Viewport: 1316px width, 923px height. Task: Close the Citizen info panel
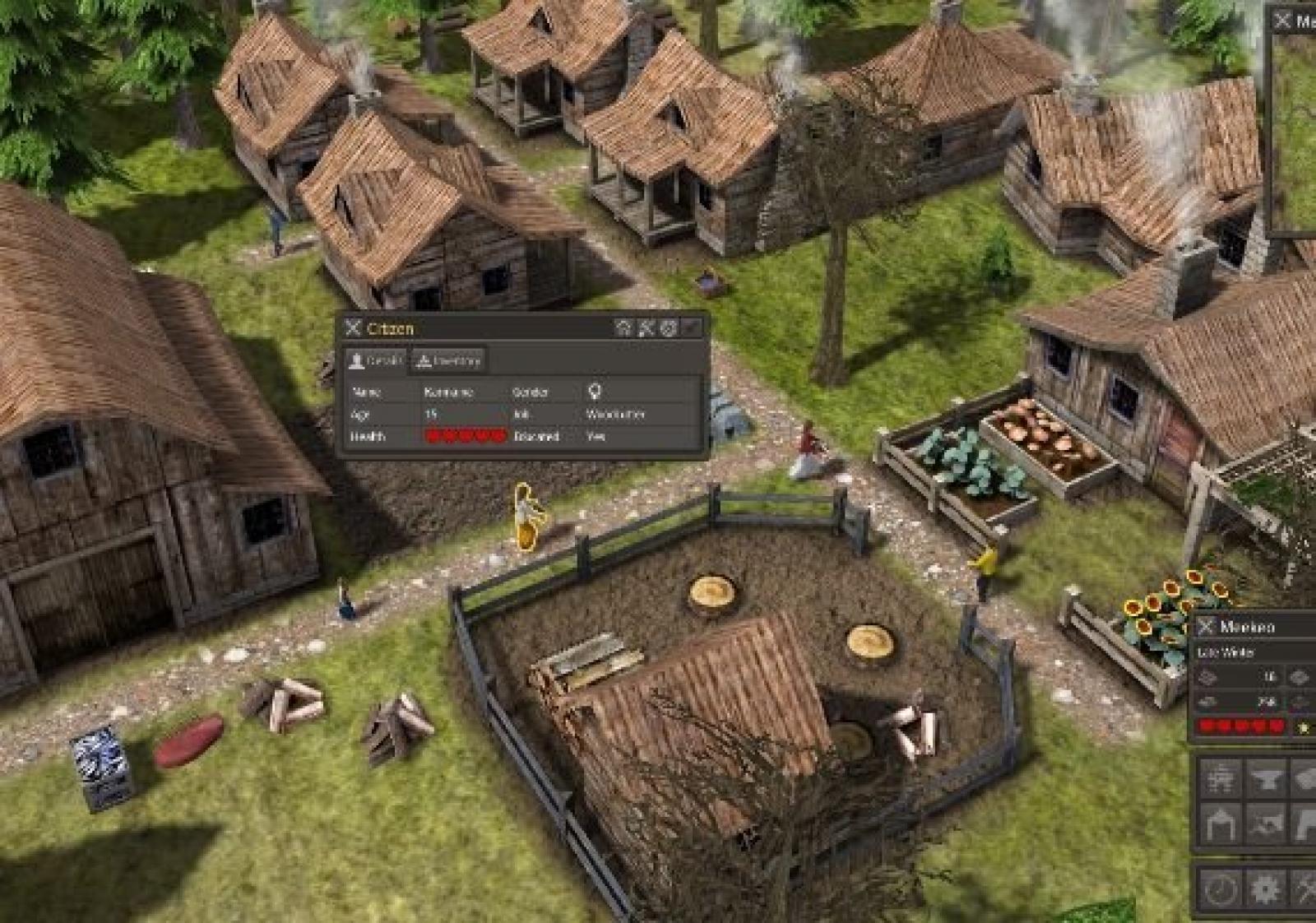pyautogui.click(x=354, y=327)
